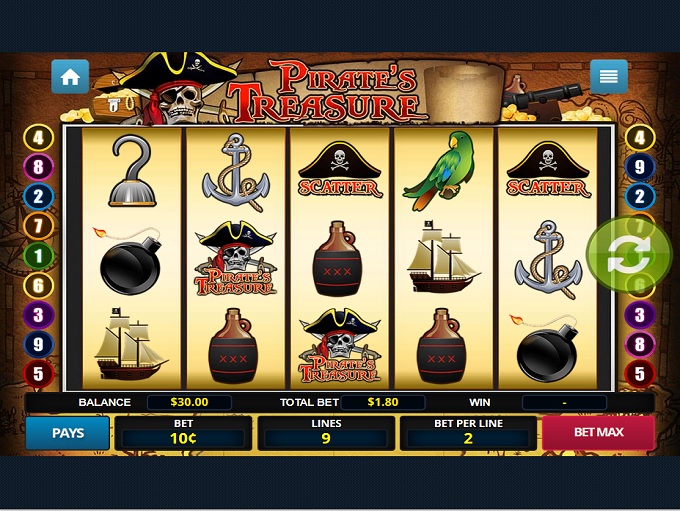Open the PAYS paytable
The width and height of the screenshot is (680, 511).
tap(68, 433)
